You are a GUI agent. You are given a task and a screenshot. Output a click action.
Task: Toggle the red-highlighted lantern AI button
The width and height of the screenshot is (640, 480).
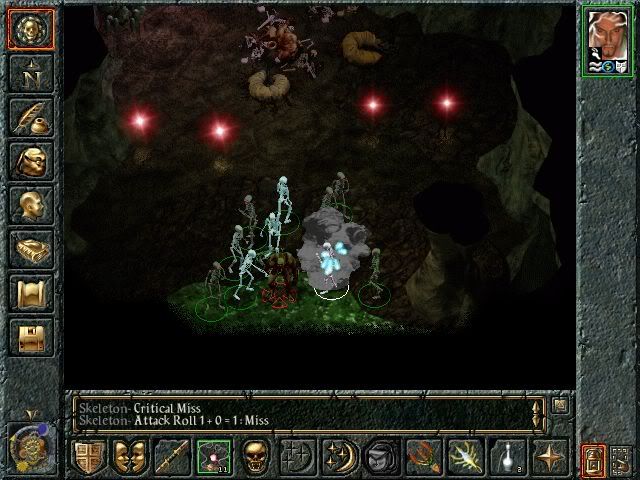[592, 459]
